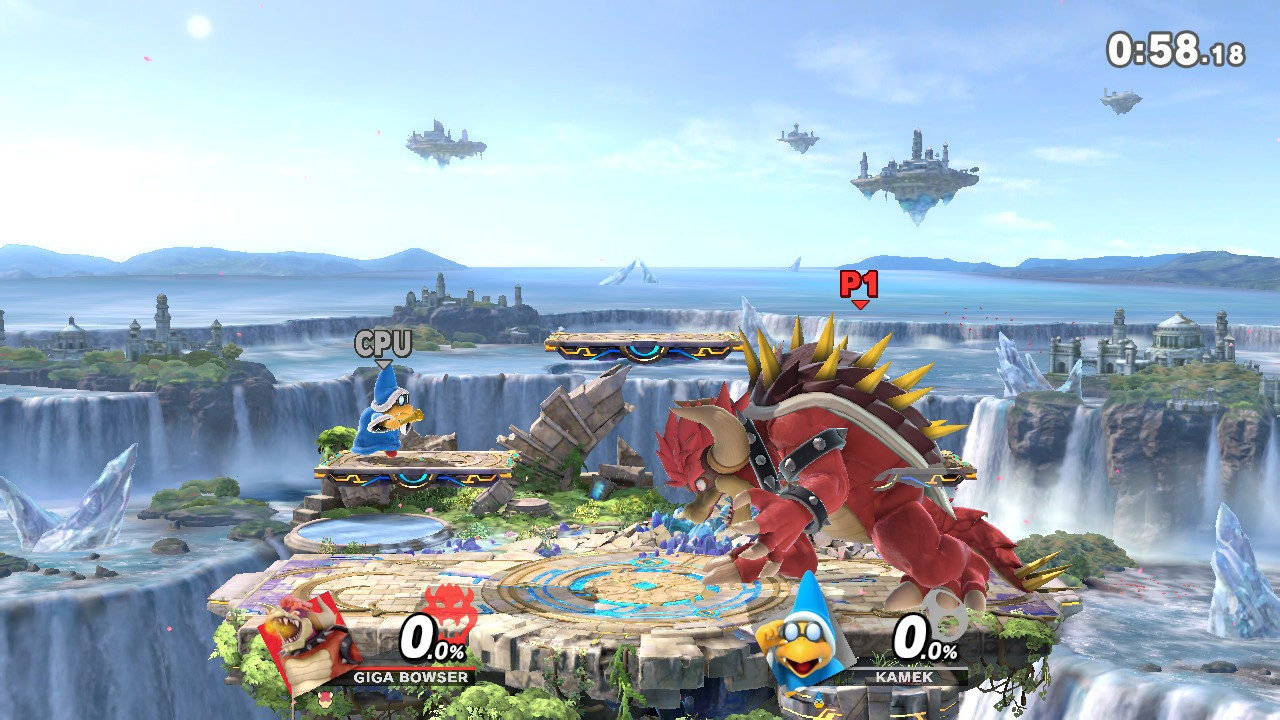Click the CPU tag above Kamek
Screen dimensions: 1280x720
pyautogui.click(x=383, y=346)
